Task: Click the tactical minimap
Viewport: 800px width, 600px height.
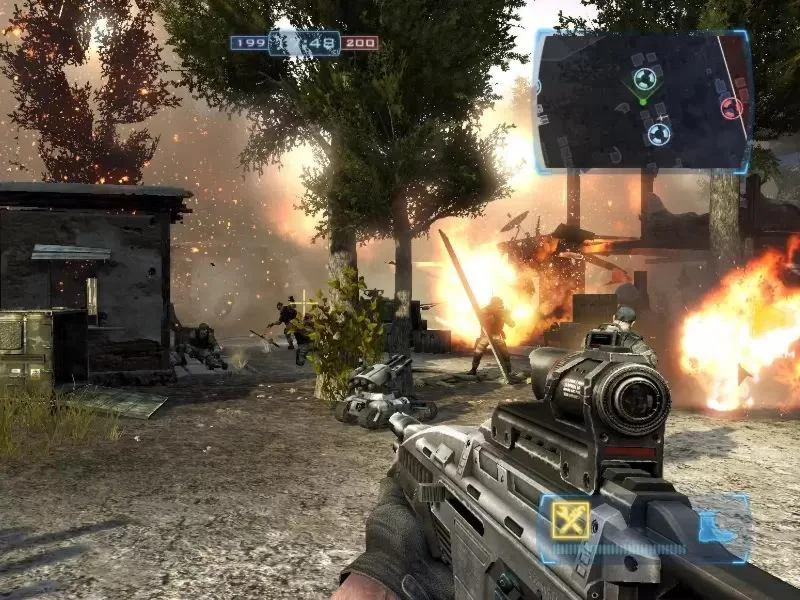Action: (x=642, y=100)
